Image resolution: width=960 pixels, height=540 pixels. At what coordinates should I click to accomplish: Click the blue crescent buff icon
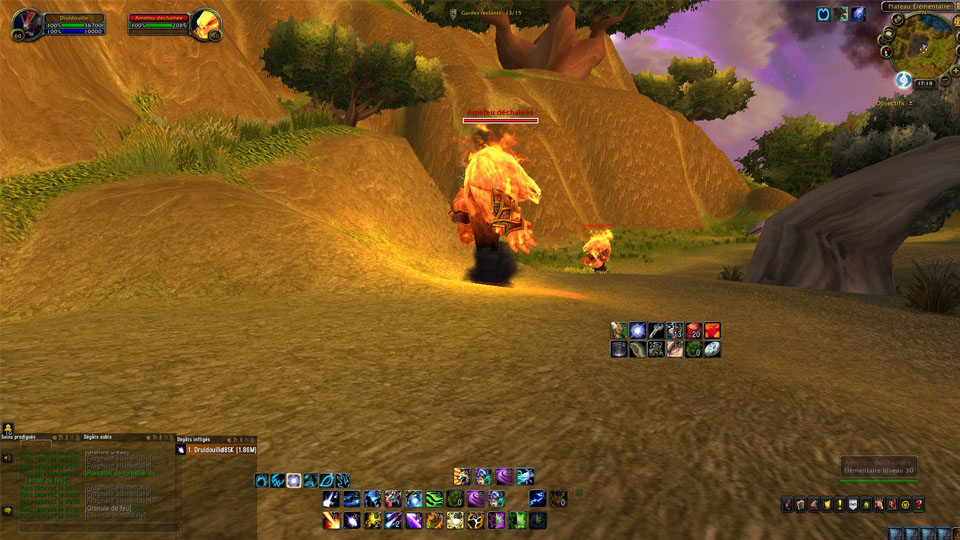(823, 14)
